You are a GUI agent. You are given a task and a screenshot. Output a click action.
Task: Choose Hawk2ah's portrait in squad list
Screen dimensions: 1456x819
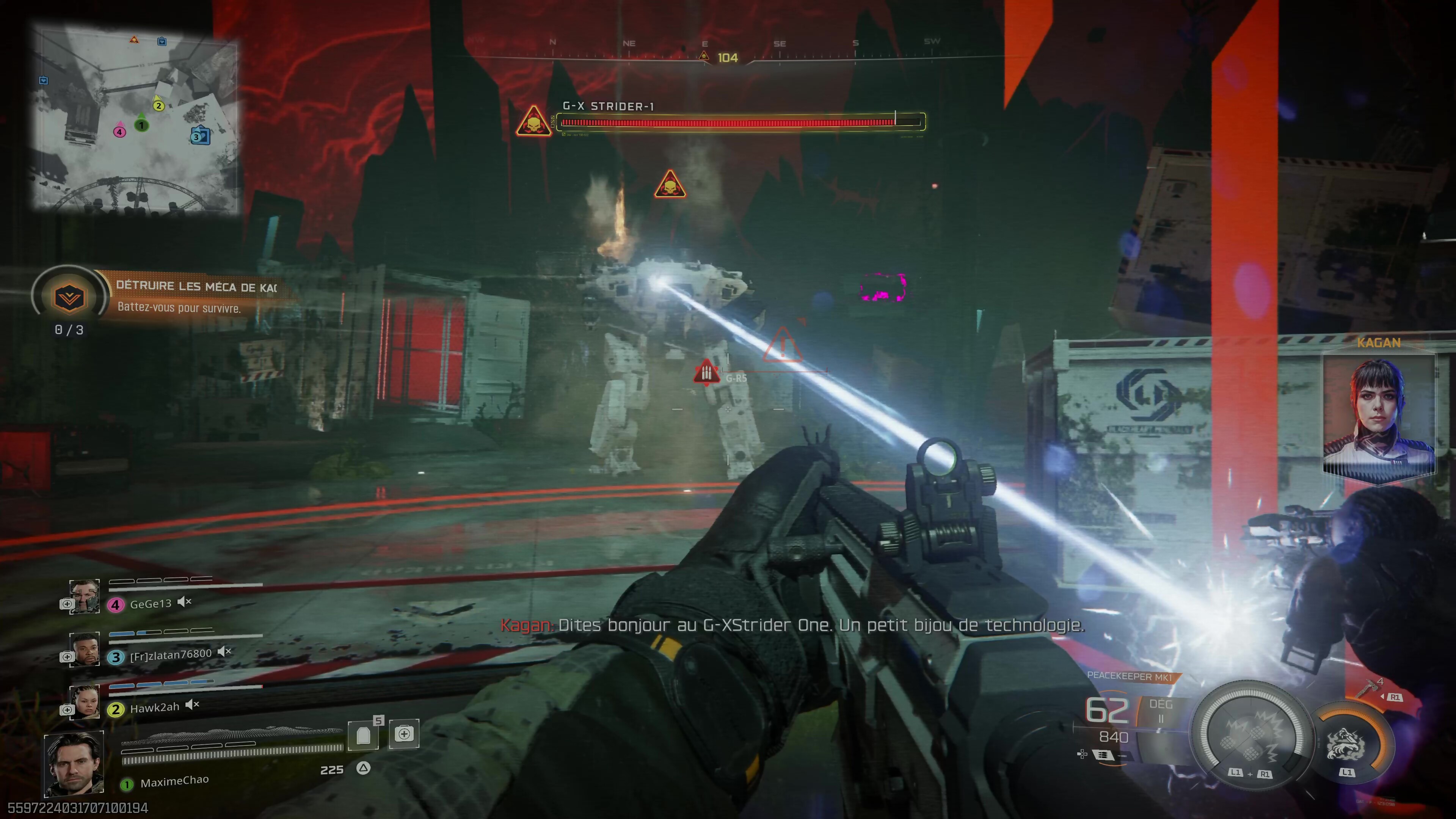point(85,701)
